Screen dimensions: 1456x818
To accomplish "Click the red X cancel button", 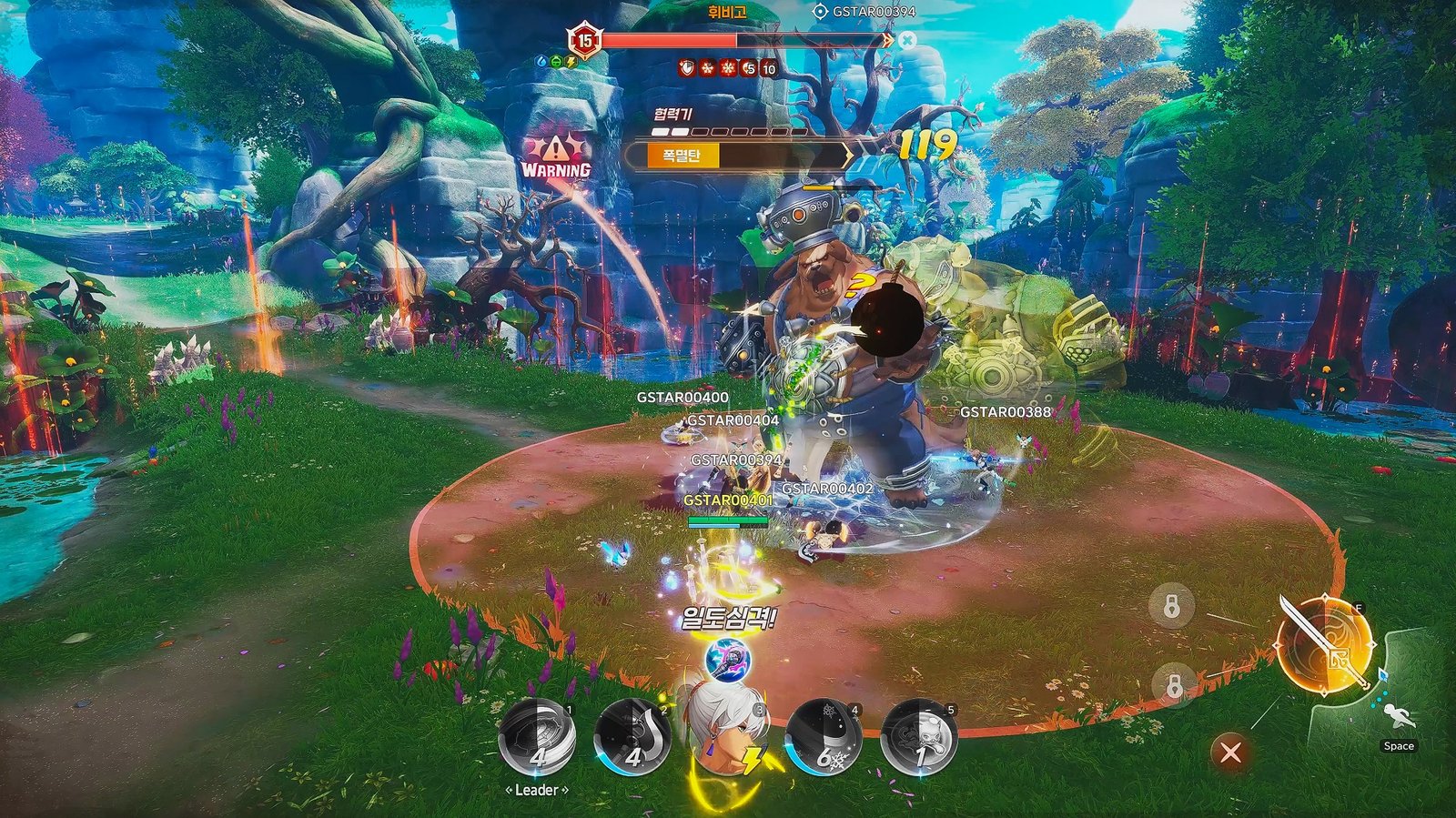I will tap(1230, 752).
